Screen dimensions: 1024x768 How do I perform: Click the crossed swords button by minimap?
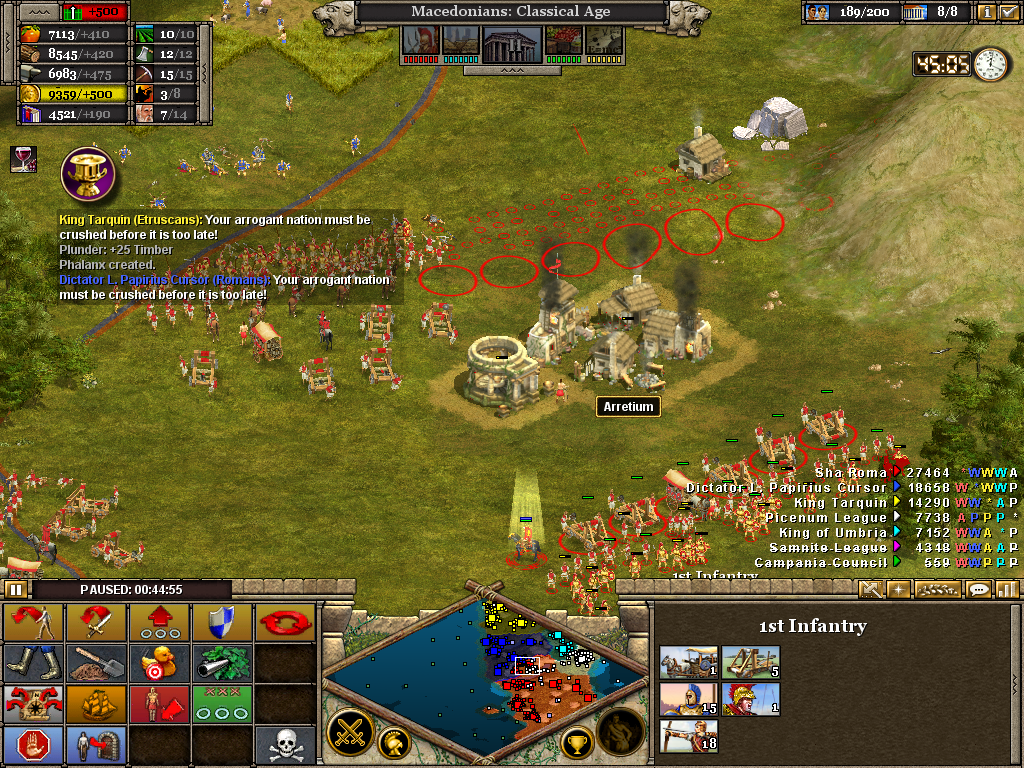point(350,731)
